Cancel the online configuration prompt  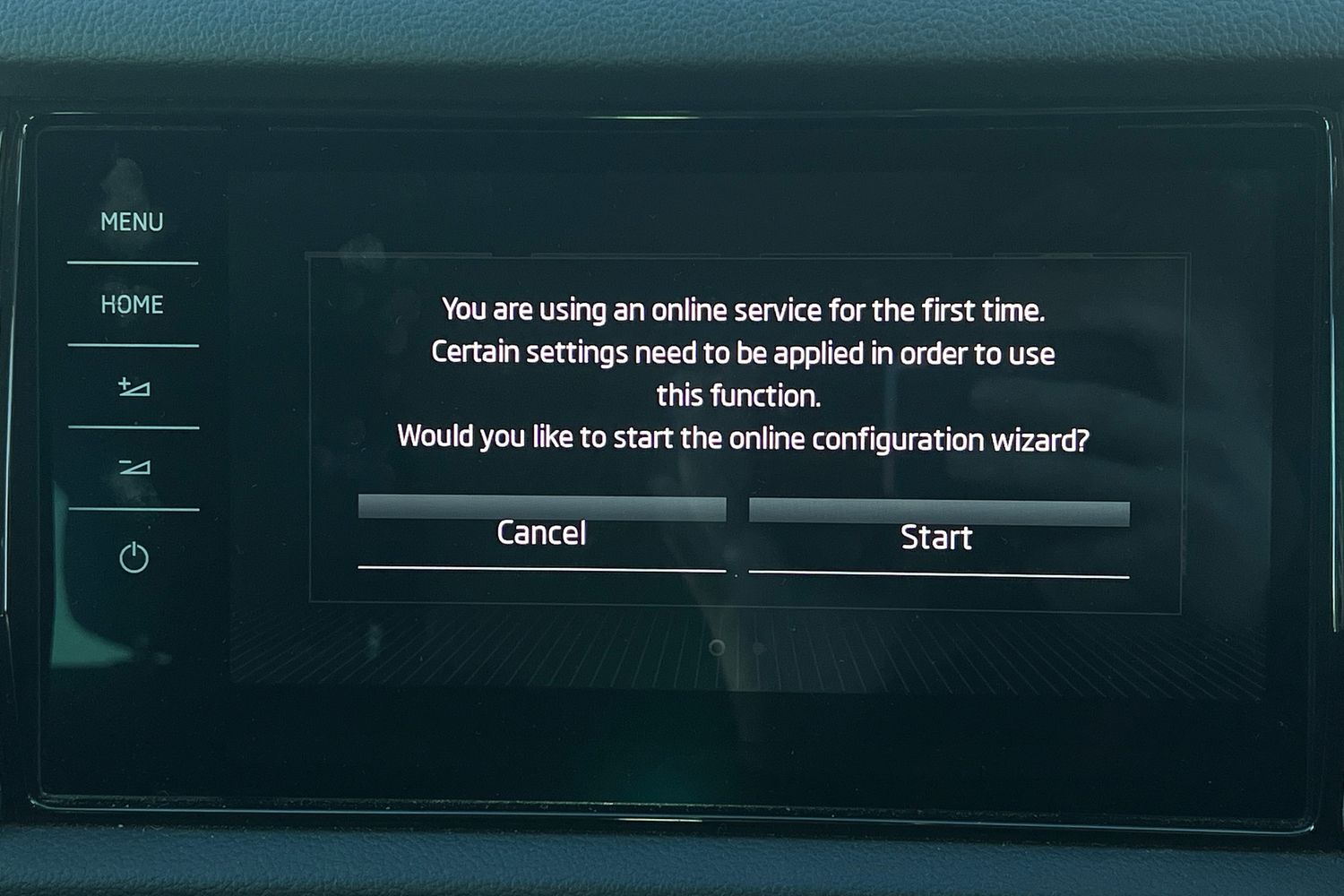tap(541, 534)
